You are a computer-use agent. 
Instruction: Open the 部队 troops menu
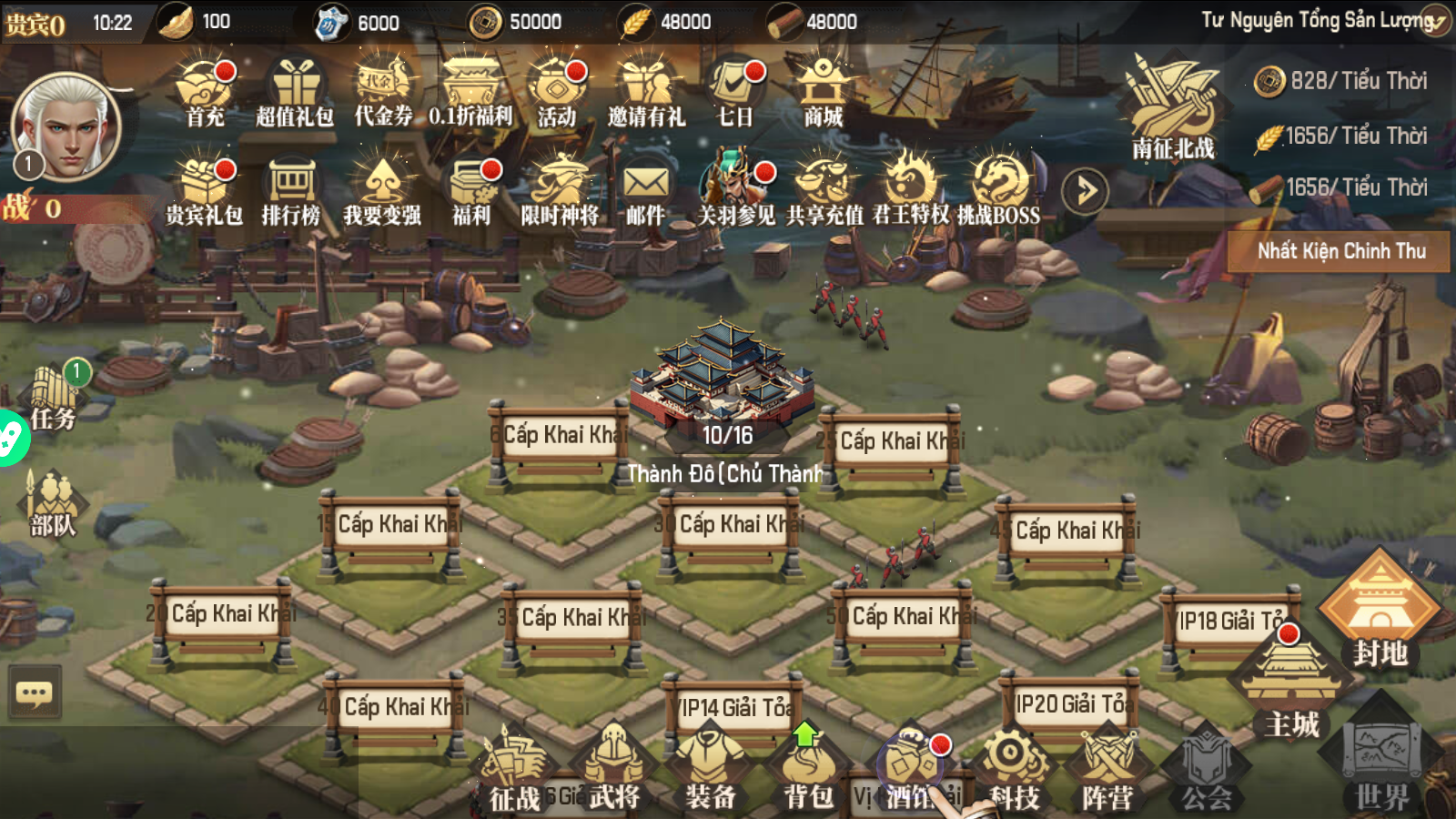click(54, 505)
